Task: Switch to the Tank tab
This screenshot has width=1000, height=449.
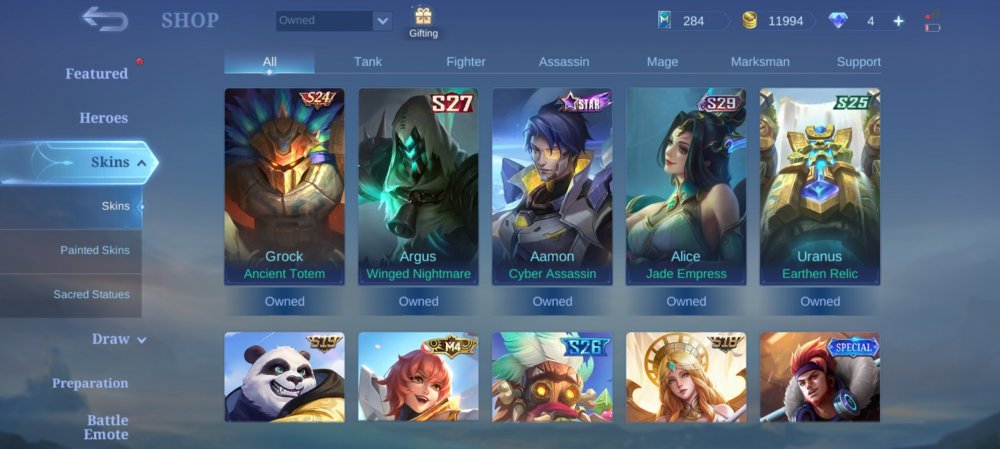Action: point(368,62)
